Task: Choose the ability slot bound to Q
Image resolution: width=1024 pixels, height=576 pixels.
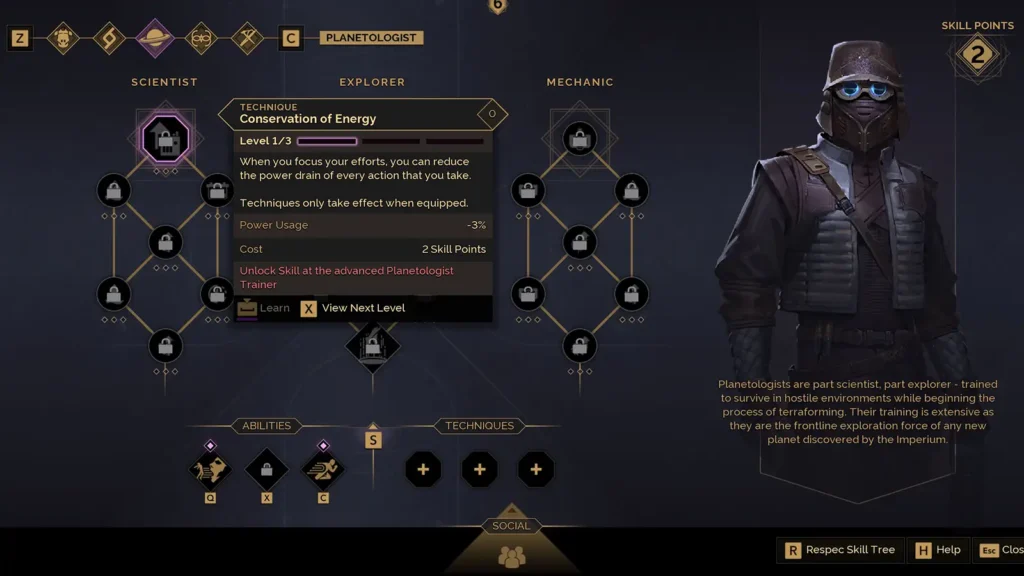Action: pos(210,468)
